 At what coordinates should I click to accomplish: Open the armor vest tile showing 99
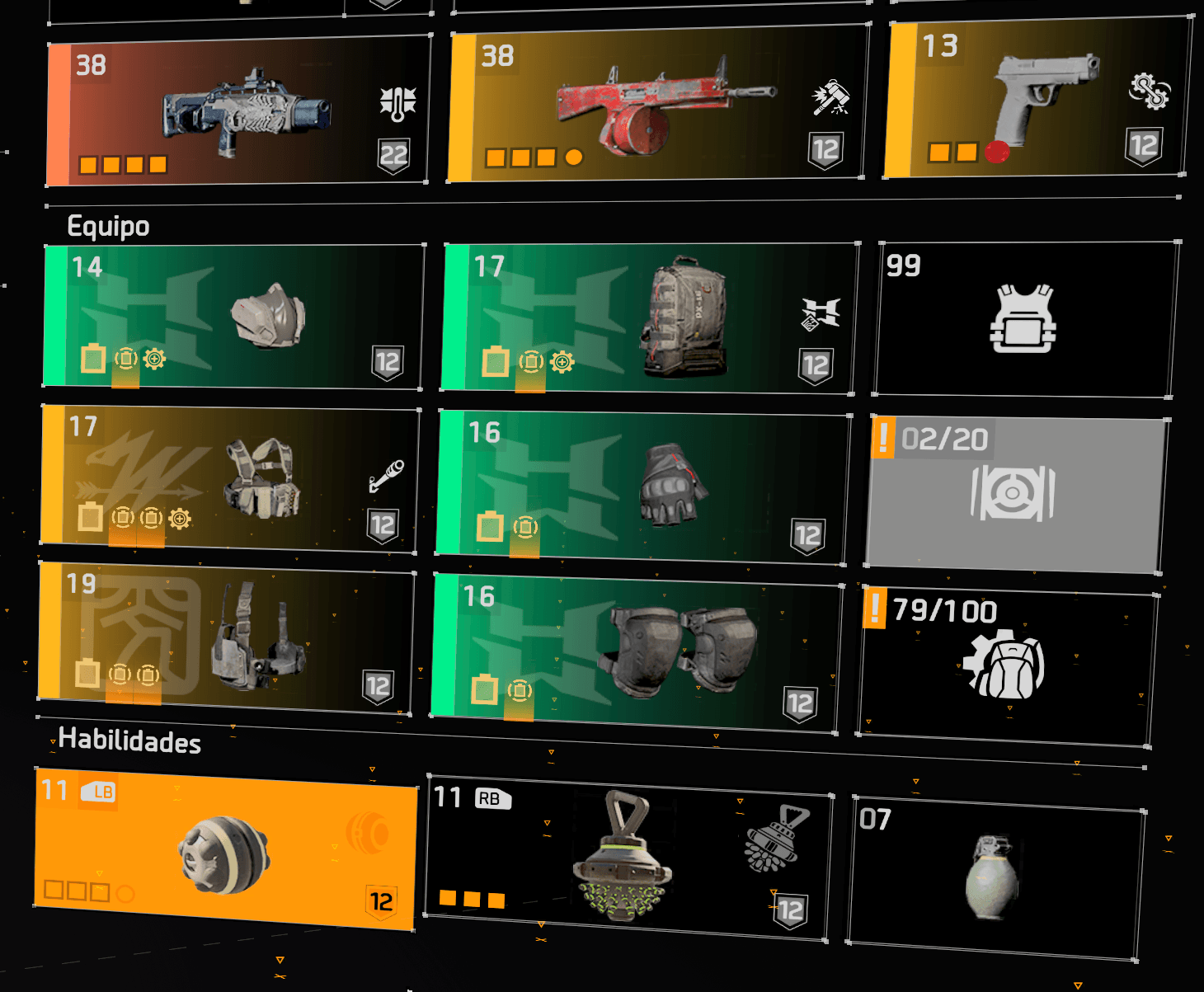1026,319
